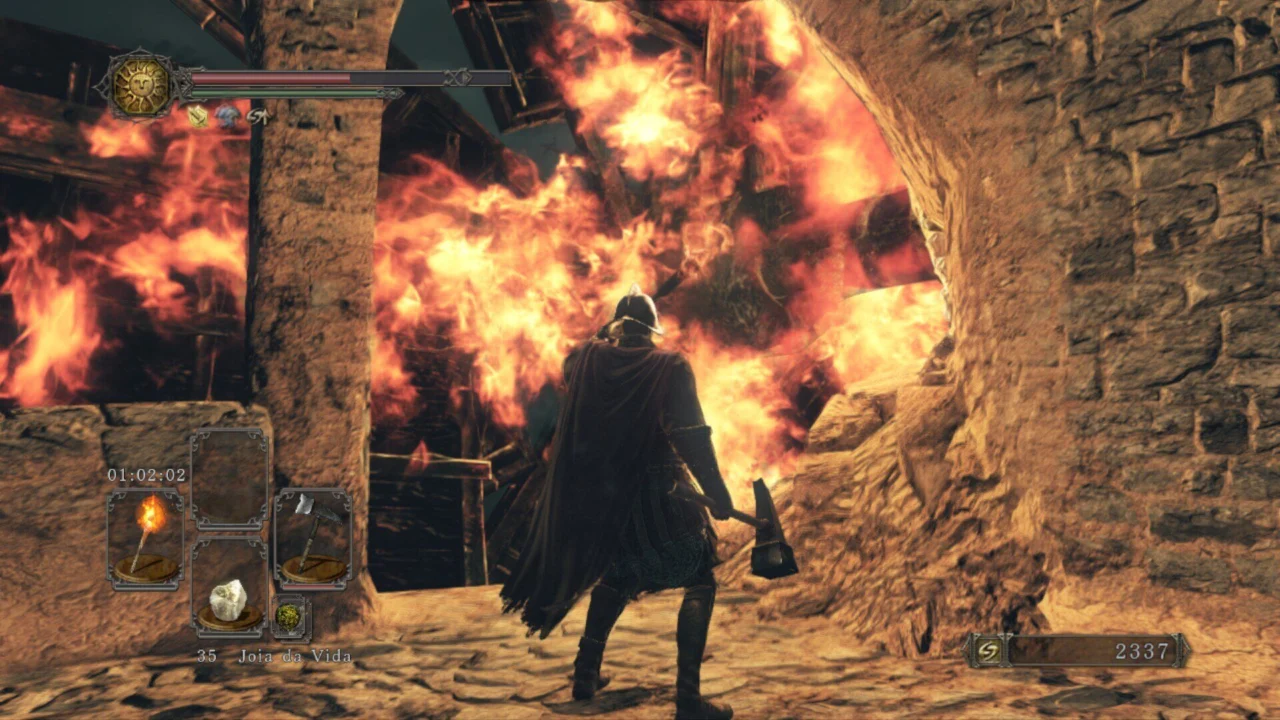Select the axe right-hand weapon slot
The height and width of the screenshot is (720, 1280).
[x=313, y=538]
